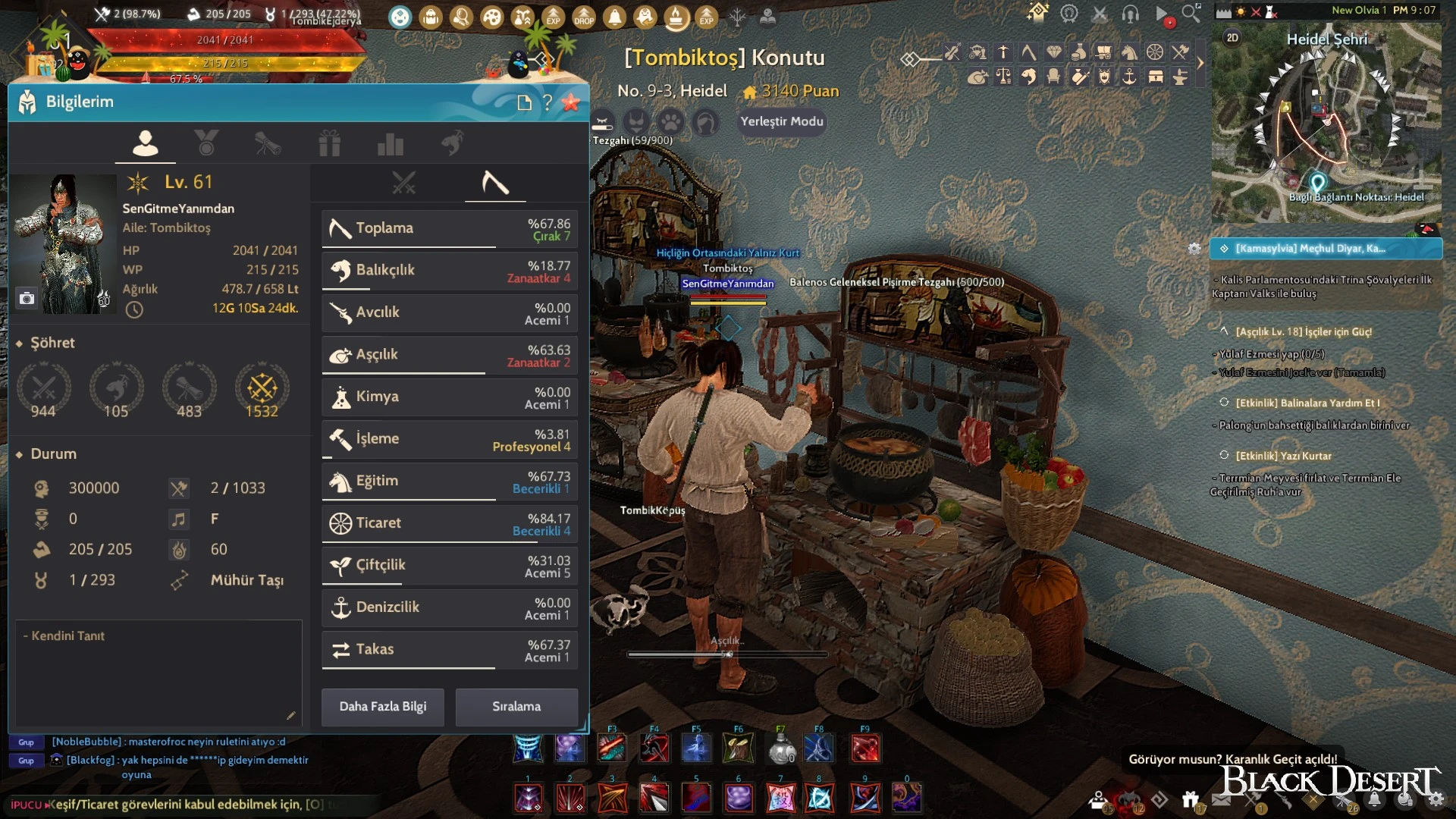This screenshot has width=1456, height=819.
Task: Select the Toplama life skill row
Action: coord(450,228)
